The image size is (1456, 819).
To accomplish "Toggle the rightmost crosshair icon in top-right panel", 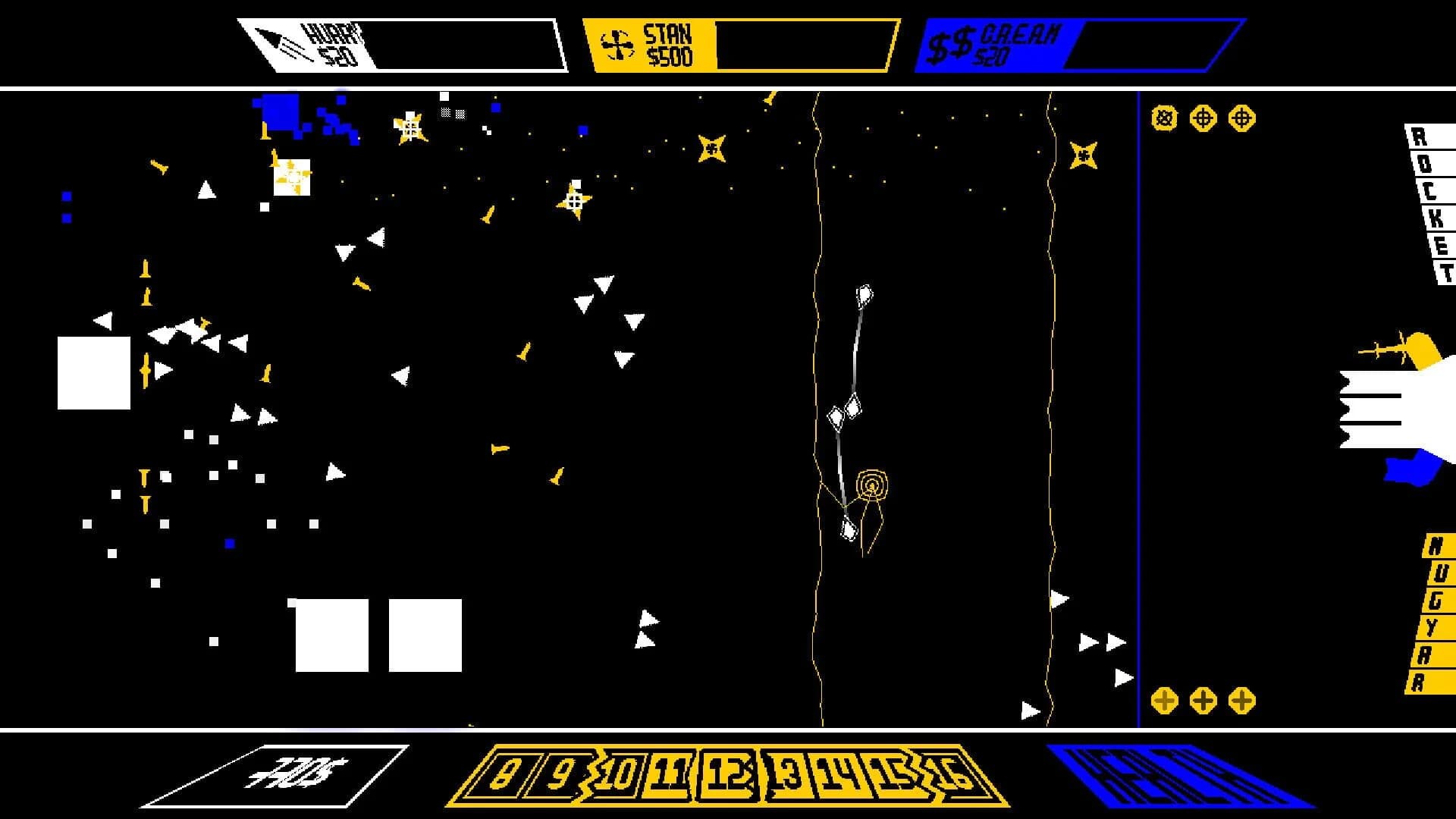I will pyautogui.click(x=1242, y=118).
